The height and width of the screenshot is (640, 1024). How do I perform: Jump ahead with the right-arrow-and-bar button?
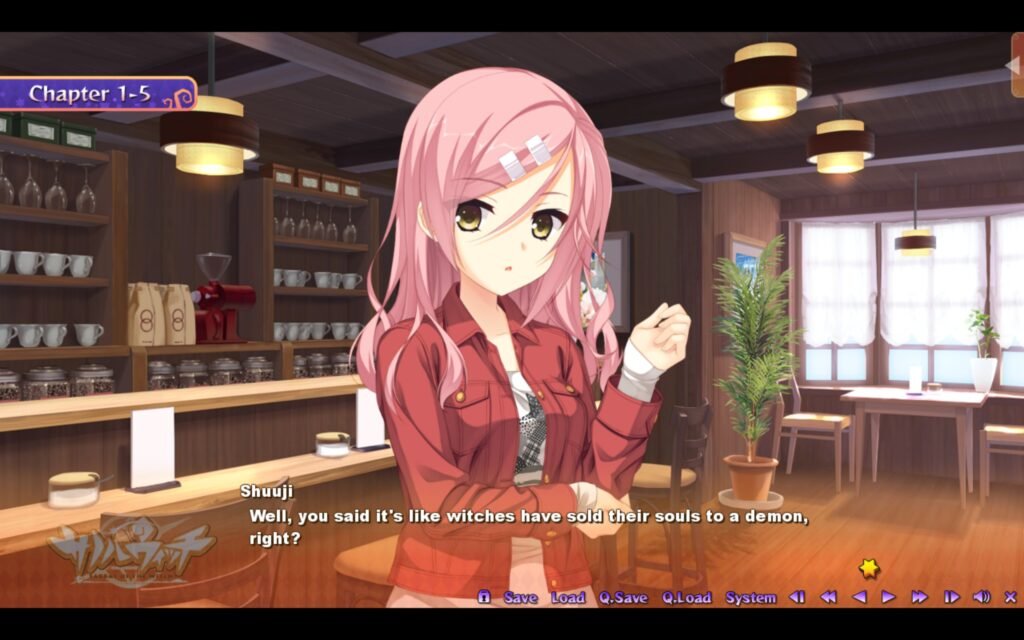coord(951,597)
